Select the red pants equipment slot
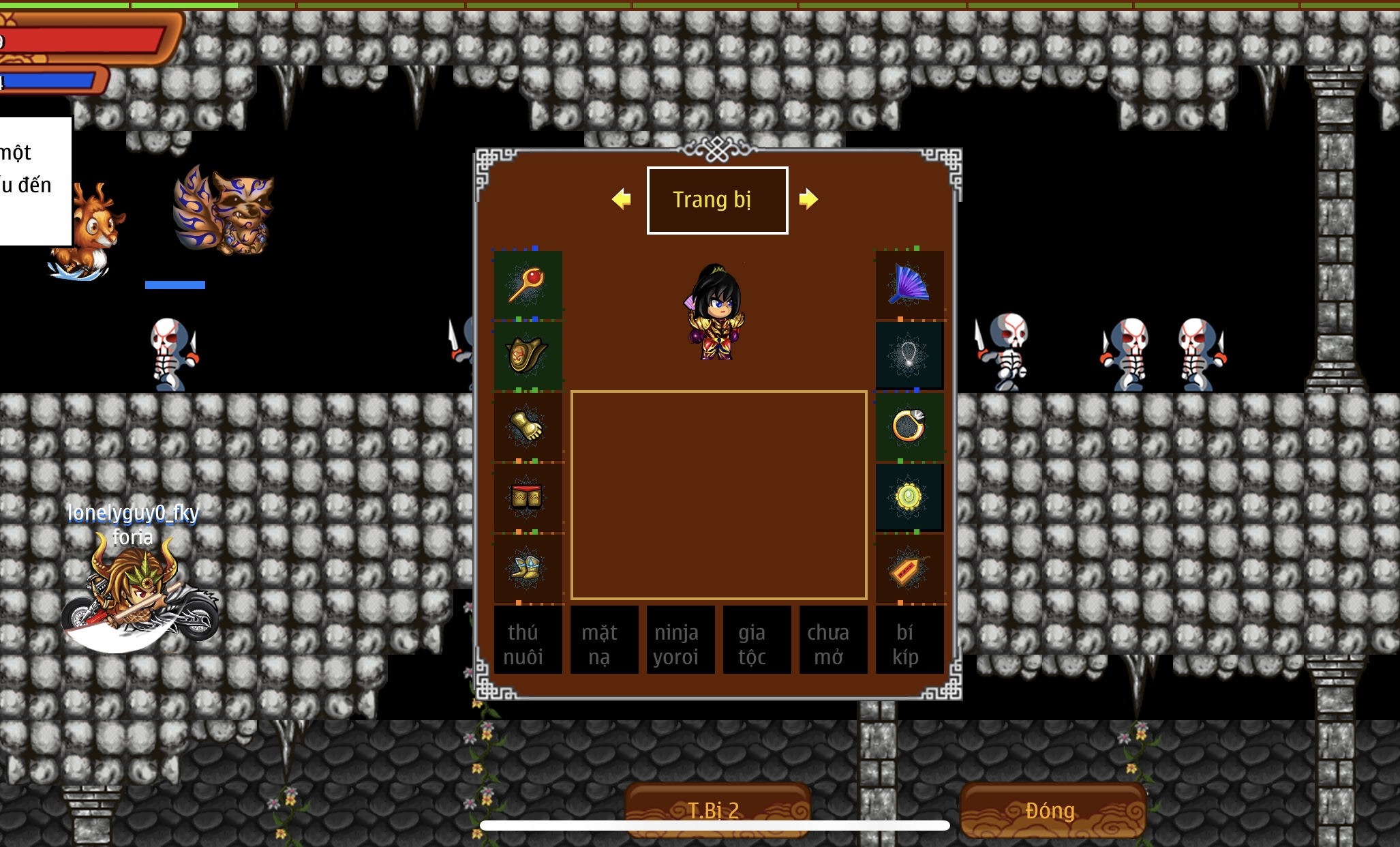 528,497
